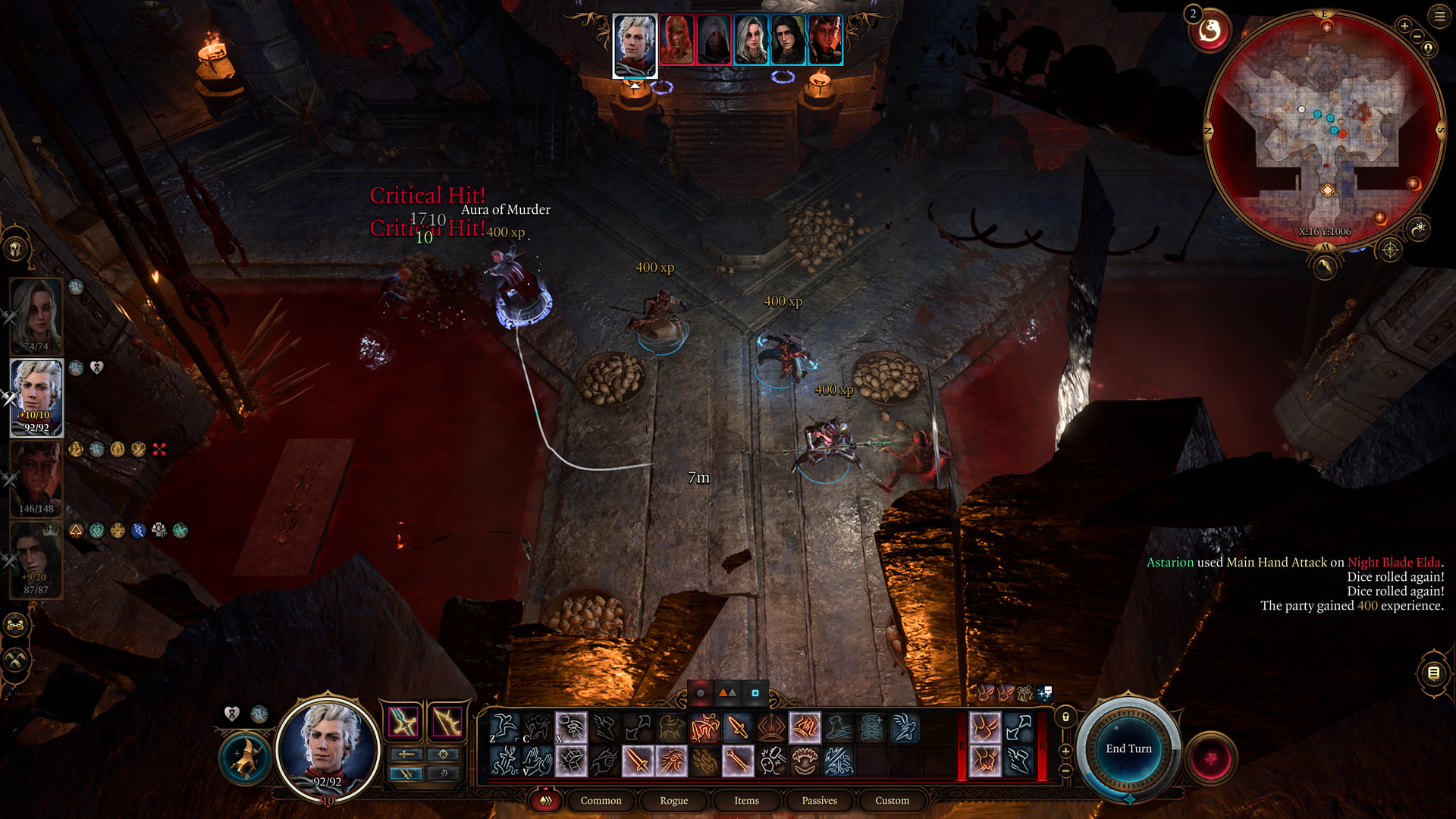Zoom in on the minimap
This screenshot has width=1456, height=819.
point(1404,27)
